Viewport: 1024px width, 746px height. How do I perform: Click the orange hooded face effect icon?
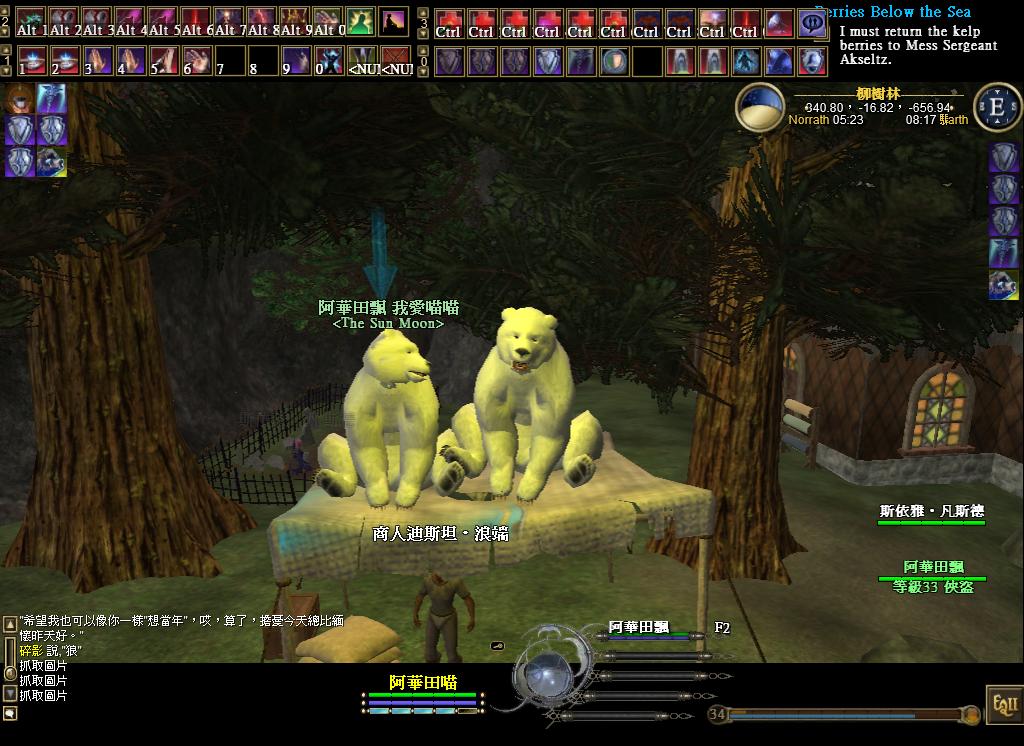19,98
